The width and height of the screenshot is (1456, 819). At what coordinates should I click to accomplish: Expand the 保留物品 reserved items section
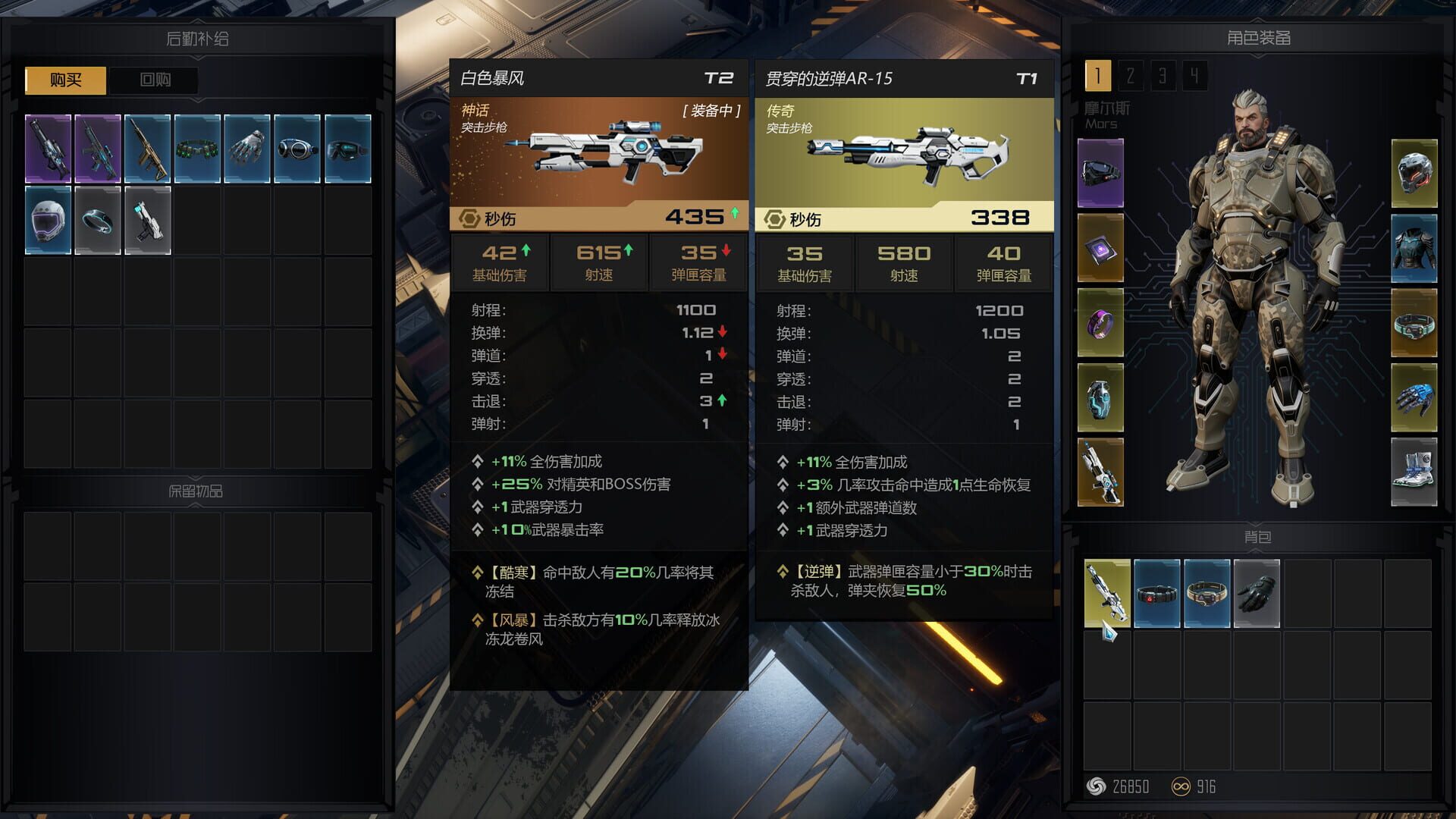[x=196, y=491]
